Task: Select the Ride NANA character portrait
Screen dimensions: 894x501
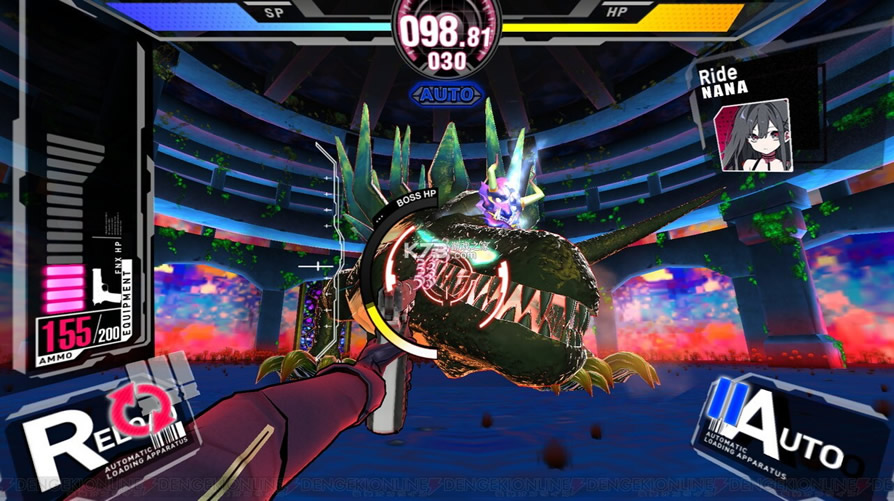Action: (x=753, y=134)
